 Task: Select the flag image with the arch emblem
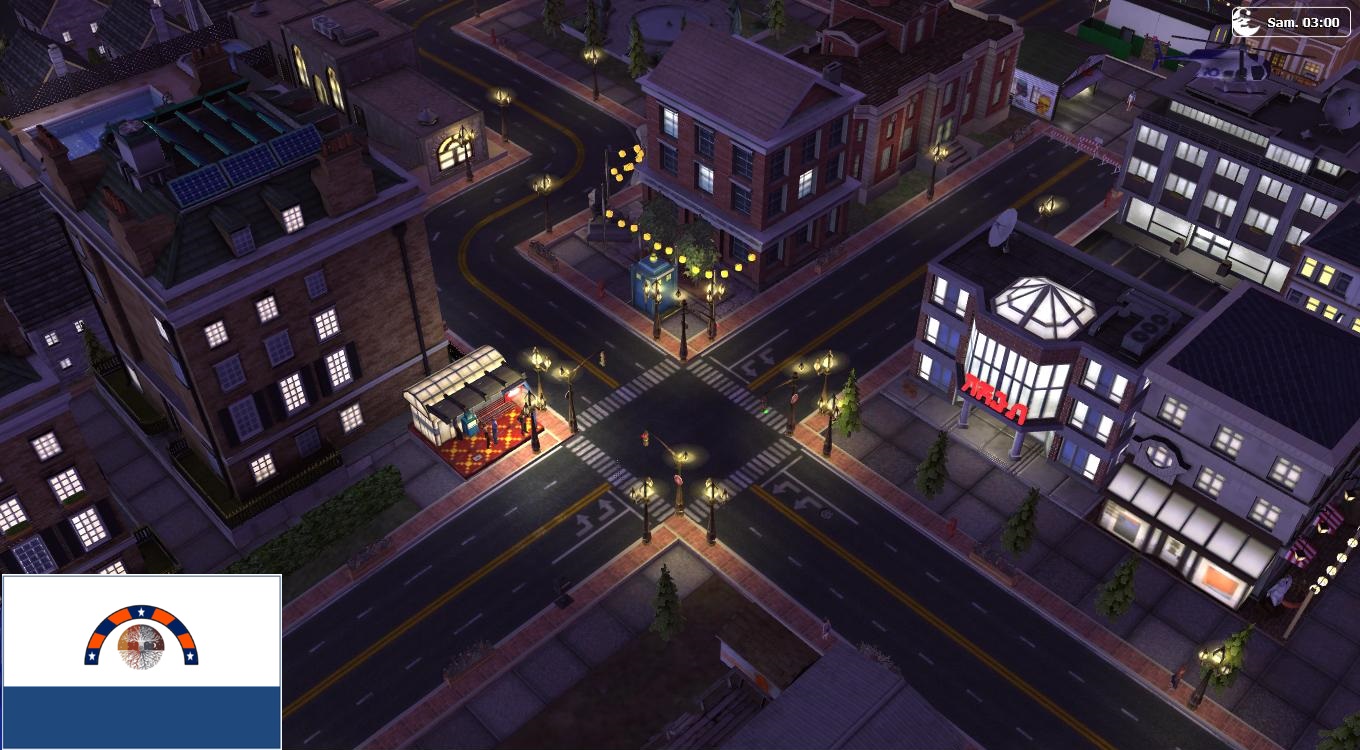(141, 661)
